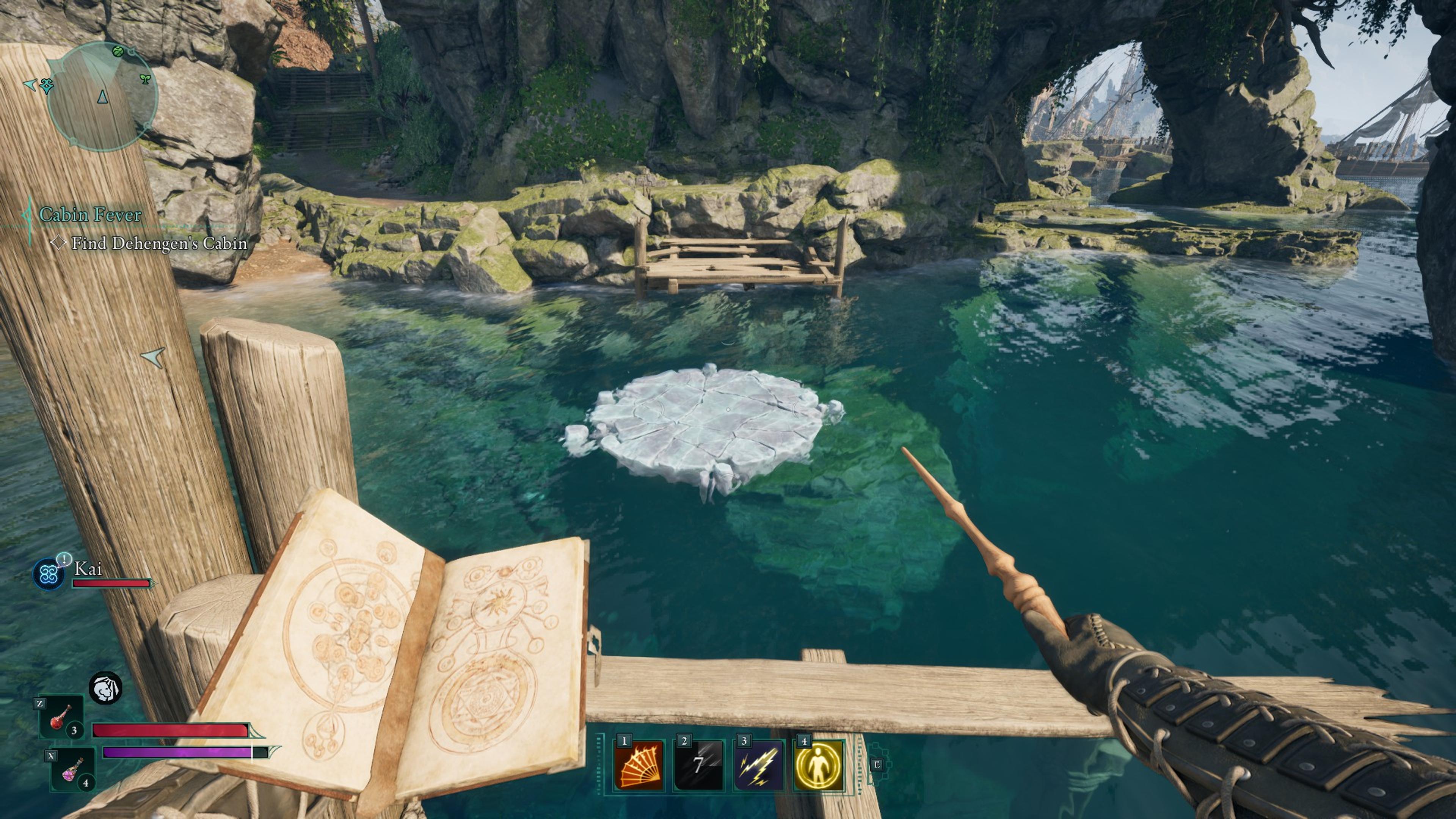This screenshot has width=1456, height=819.
Task: Select the cooling-down ability in slot 2
Action: [698, 765]
